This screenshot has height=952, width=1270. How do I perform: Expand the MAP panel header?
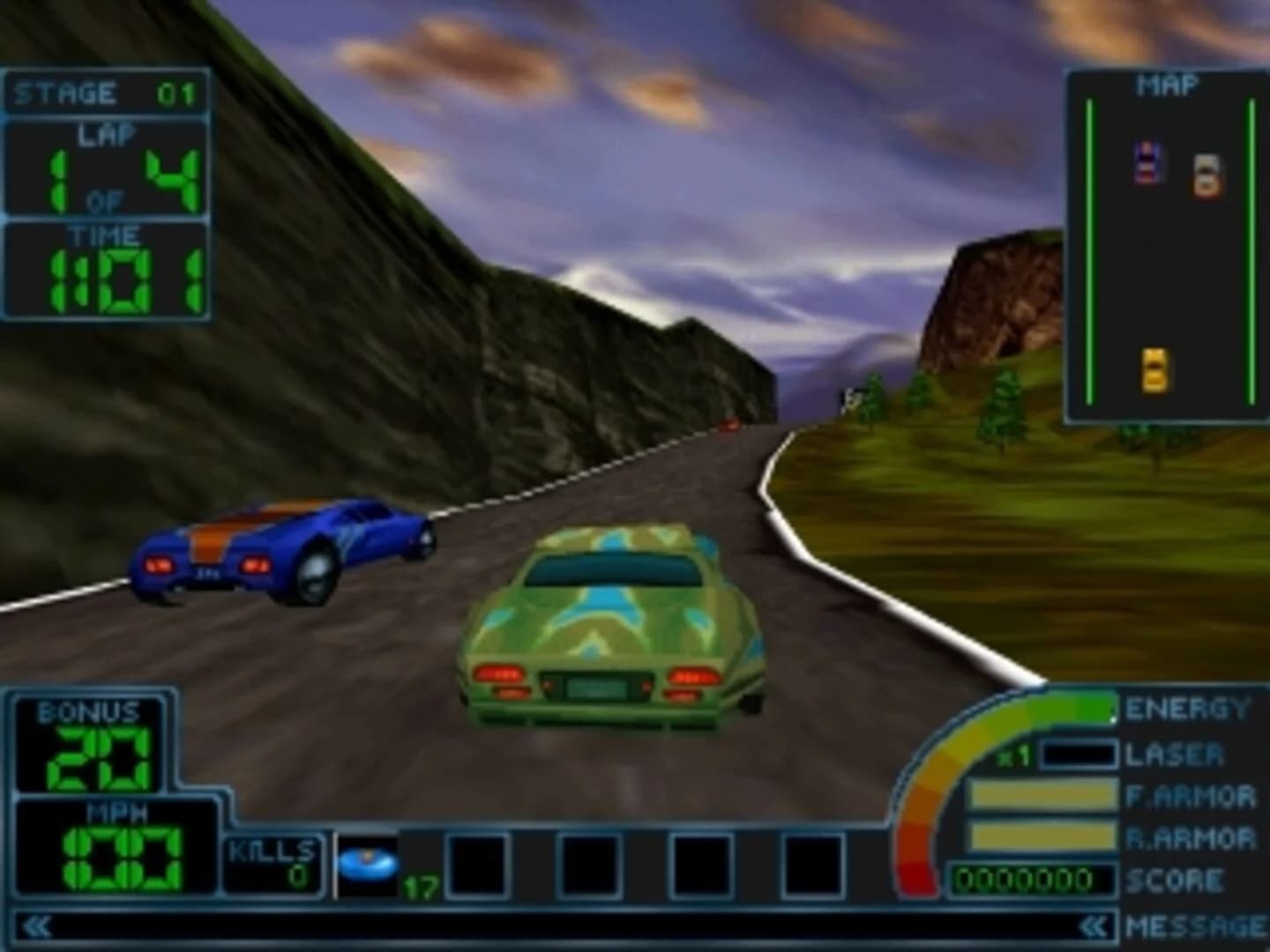pos(1166,84)
